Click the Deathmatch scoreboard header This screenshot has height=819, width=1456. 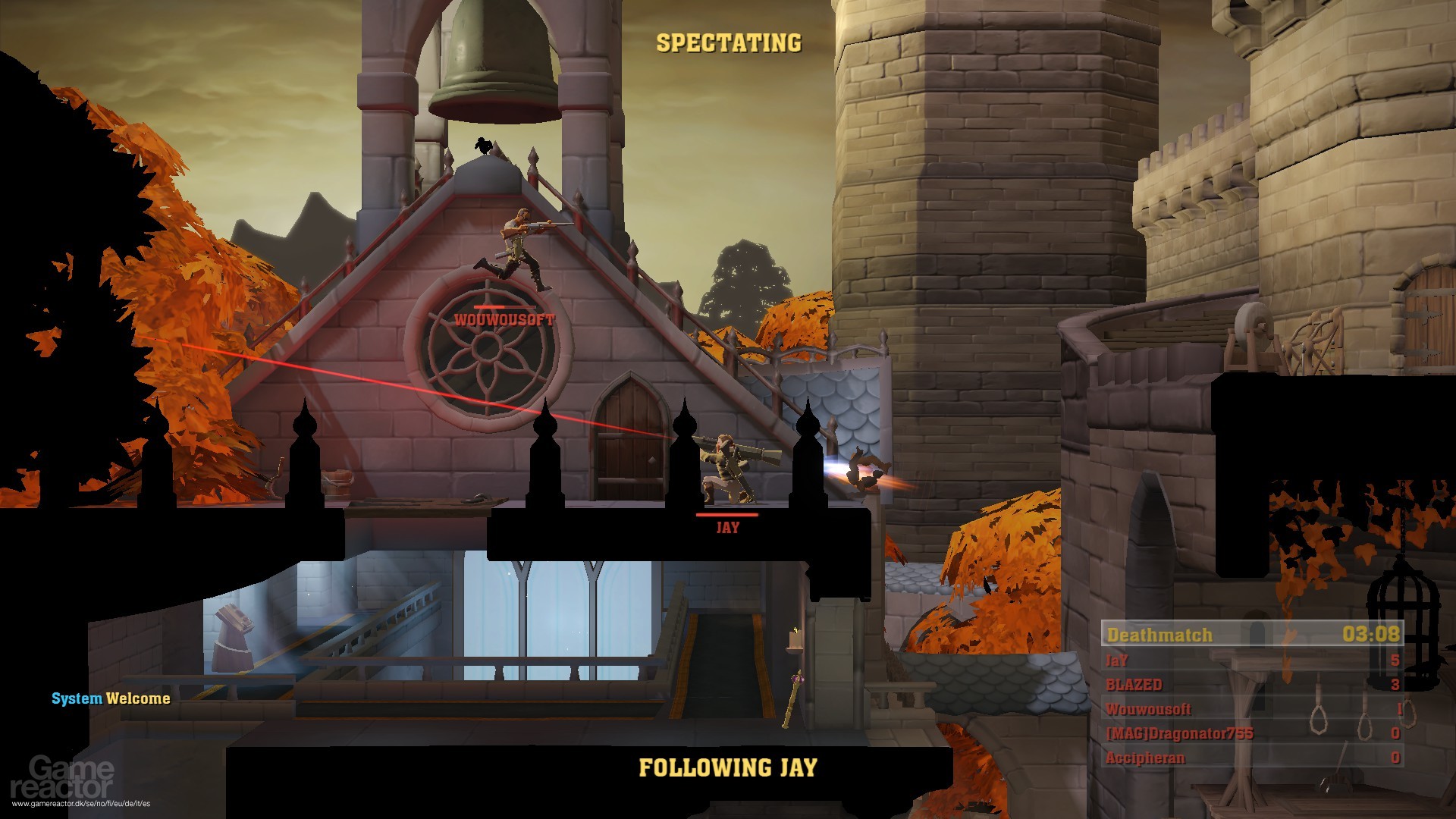tap(1160, 635)
